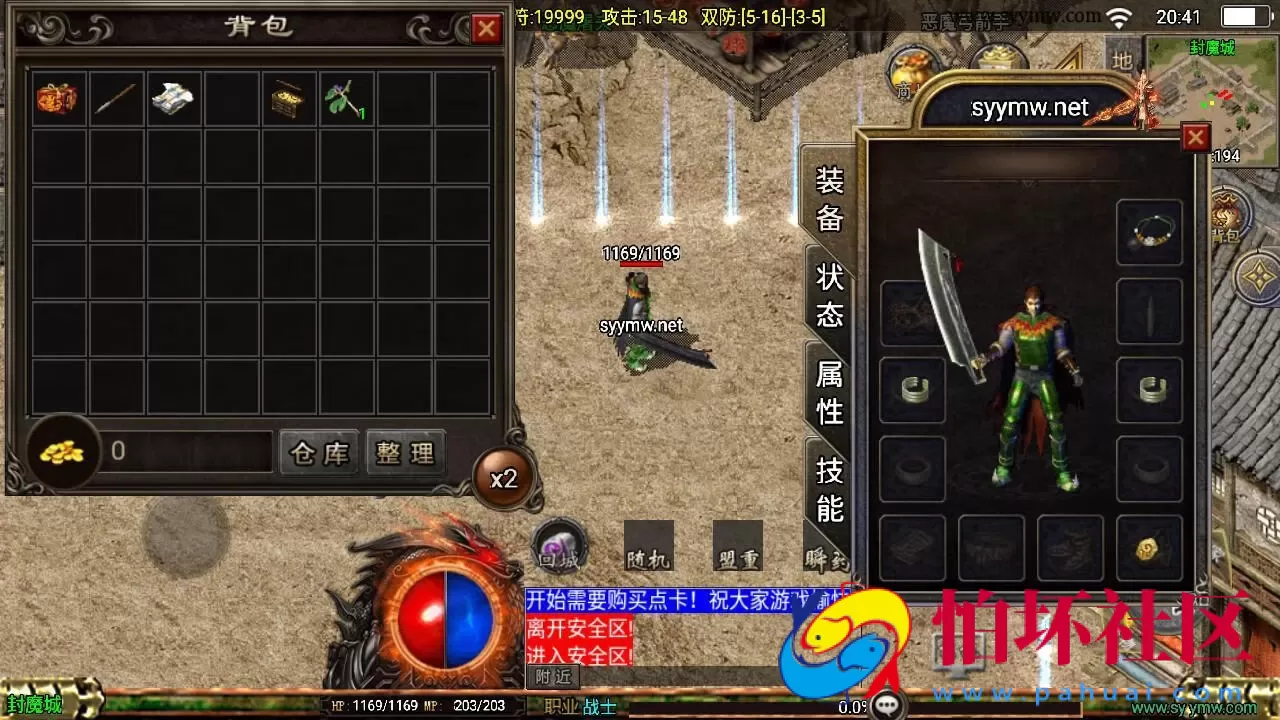Open the red gift box in the backpack

tap(57, 97)
